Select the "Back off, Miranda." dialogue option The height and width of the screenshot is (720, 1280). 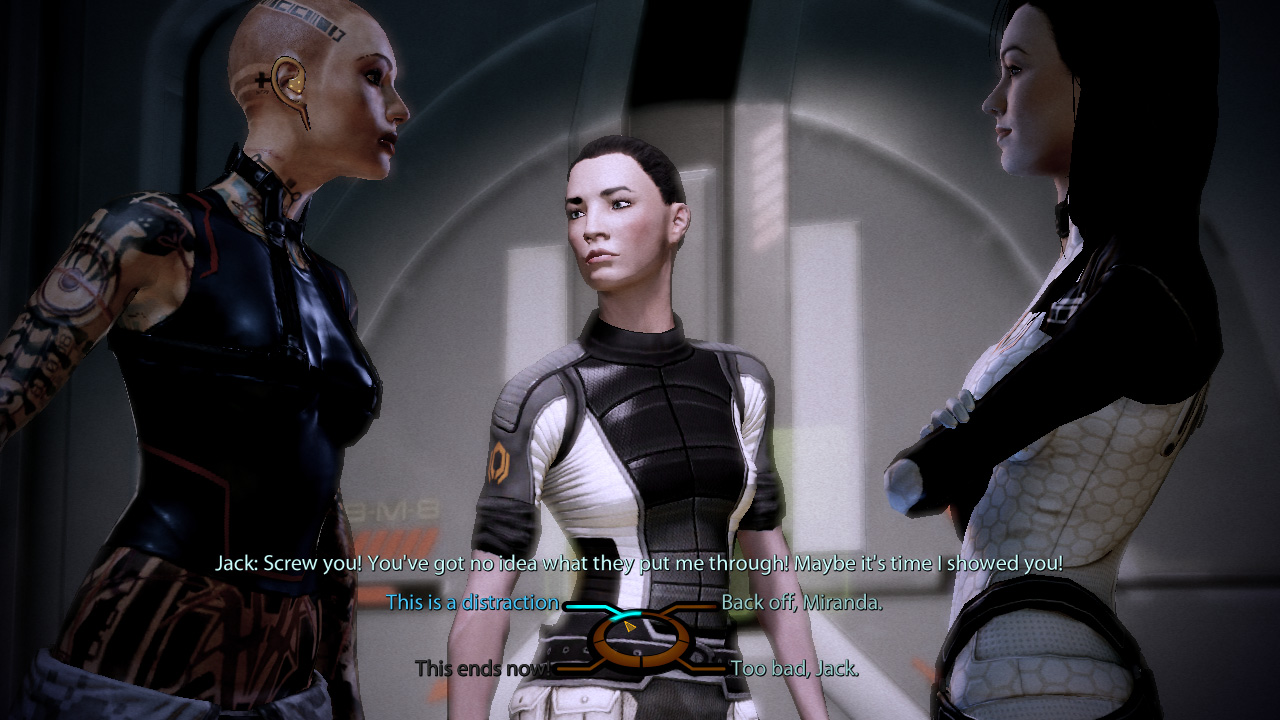coord(801,603)
